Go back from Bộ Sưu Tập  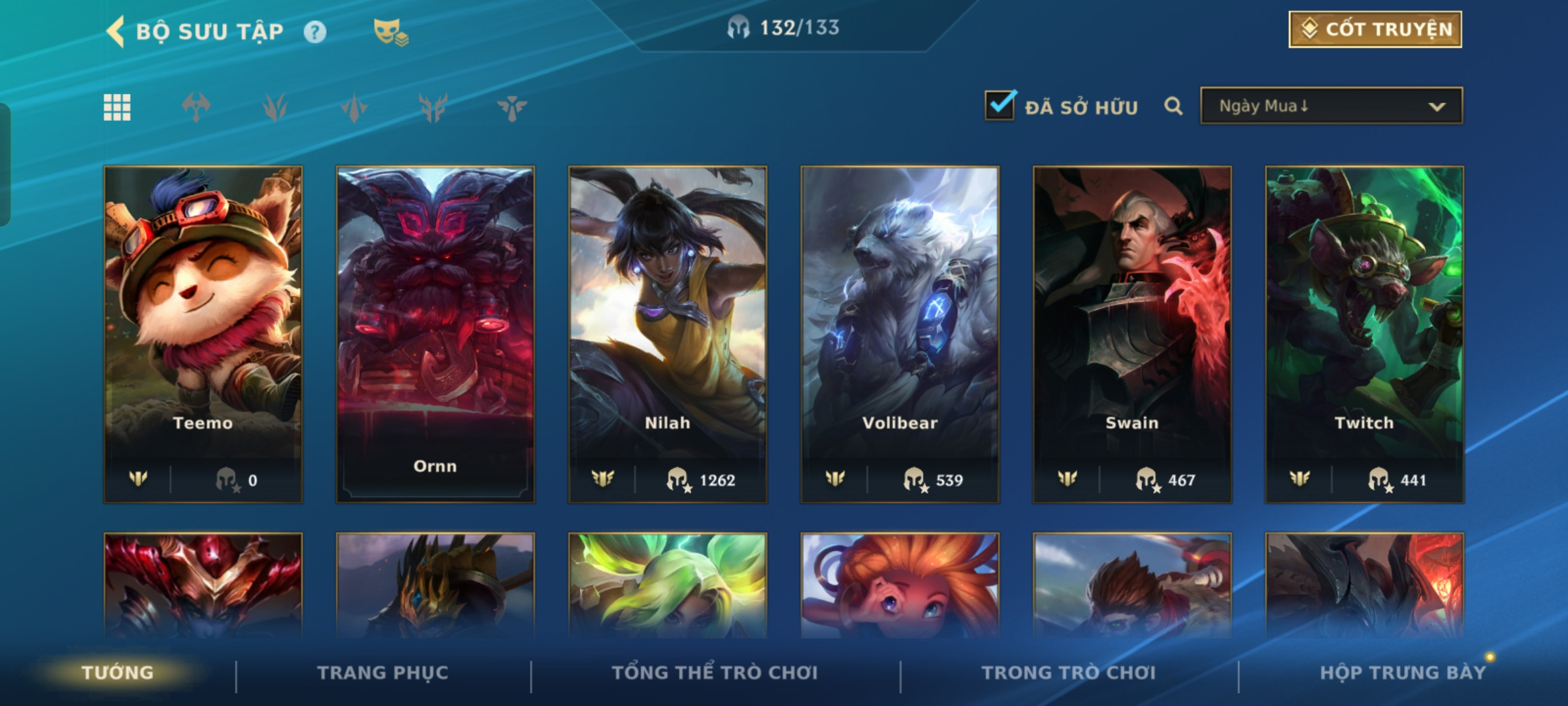116,31
